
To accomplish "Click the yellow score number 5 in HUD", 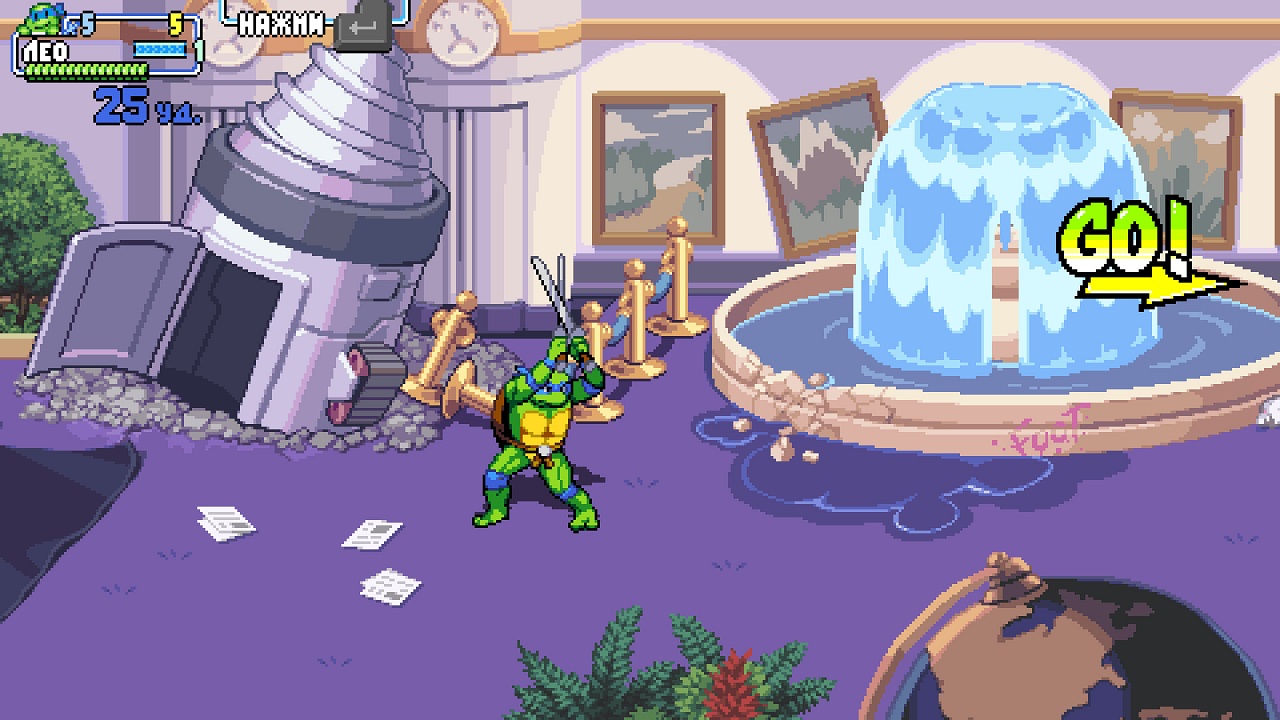I will (177, 22).
